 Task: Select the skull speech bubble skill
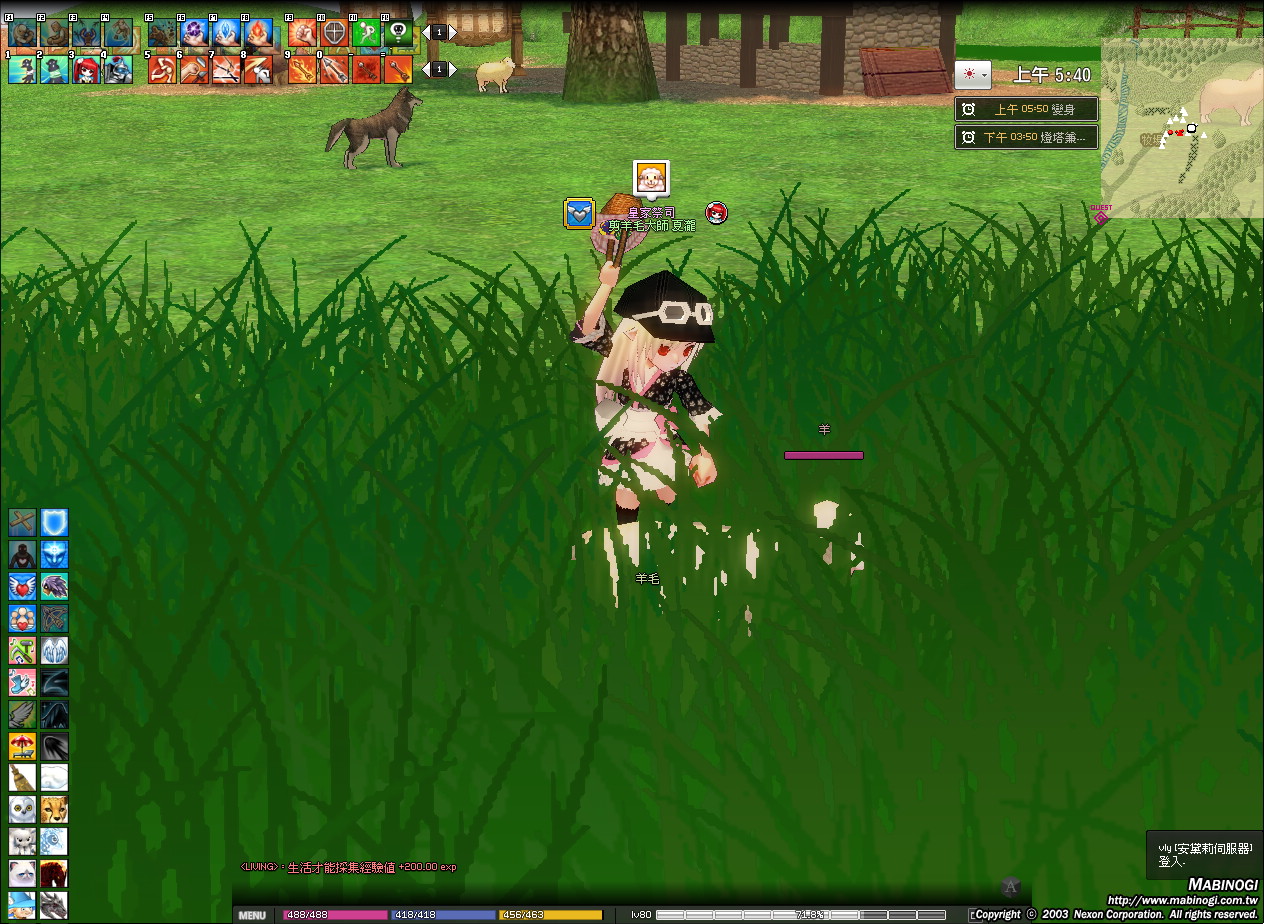[x=398, y=33]
